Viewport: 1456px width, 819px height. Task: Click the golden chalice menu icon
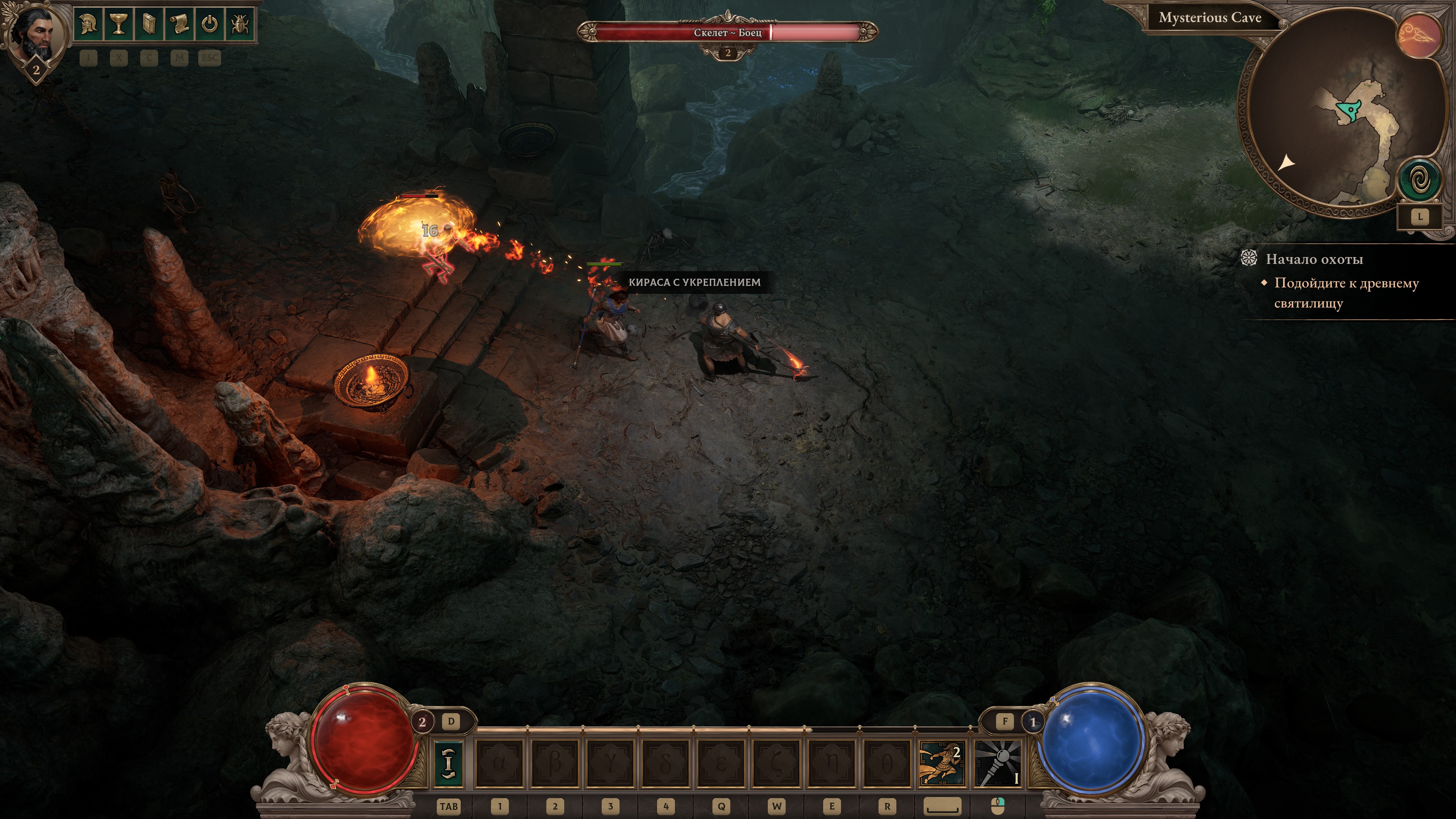click(119, 24)
